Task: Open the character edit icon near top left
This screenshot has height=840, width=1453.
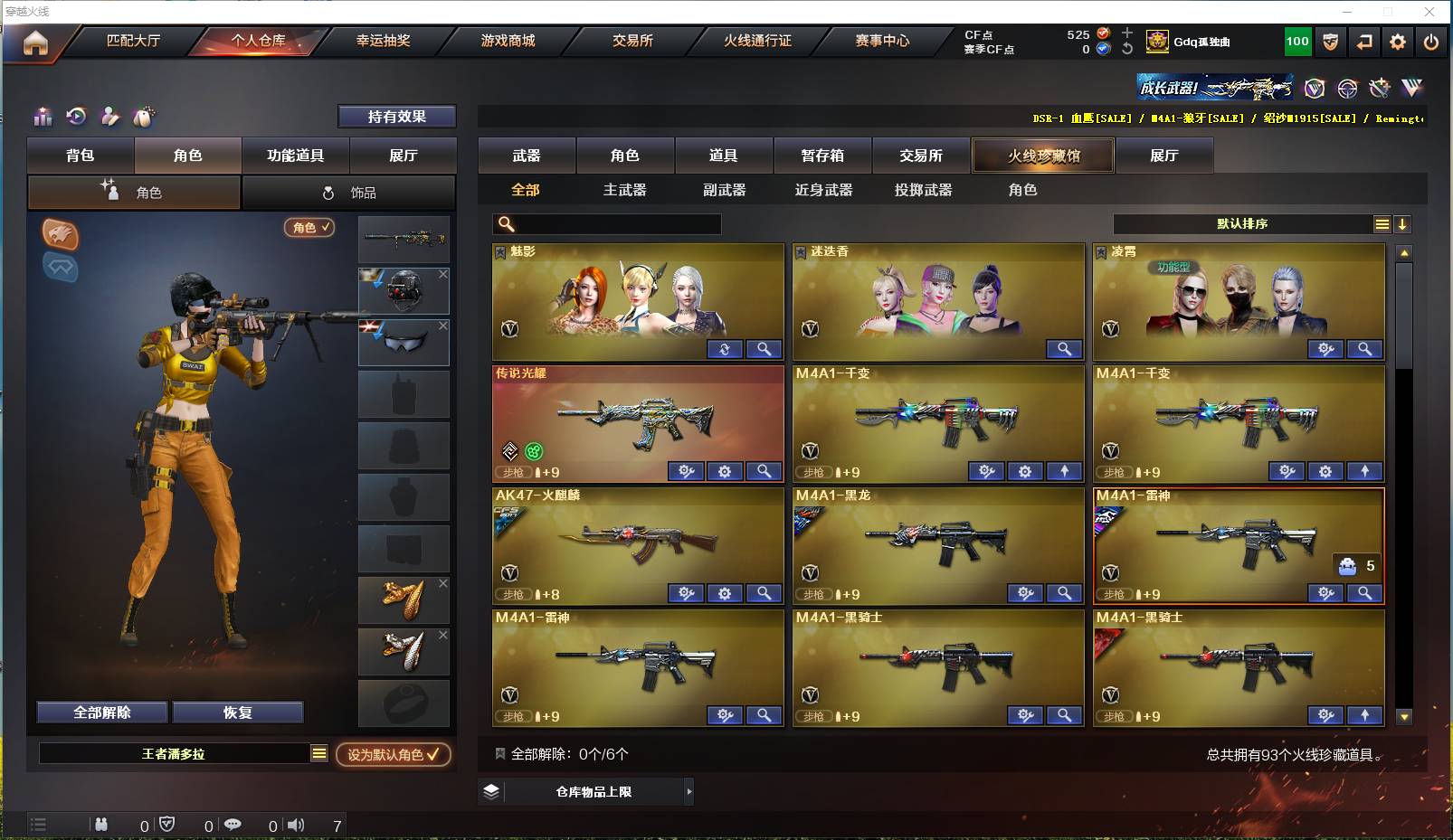Action: [111, 117]
